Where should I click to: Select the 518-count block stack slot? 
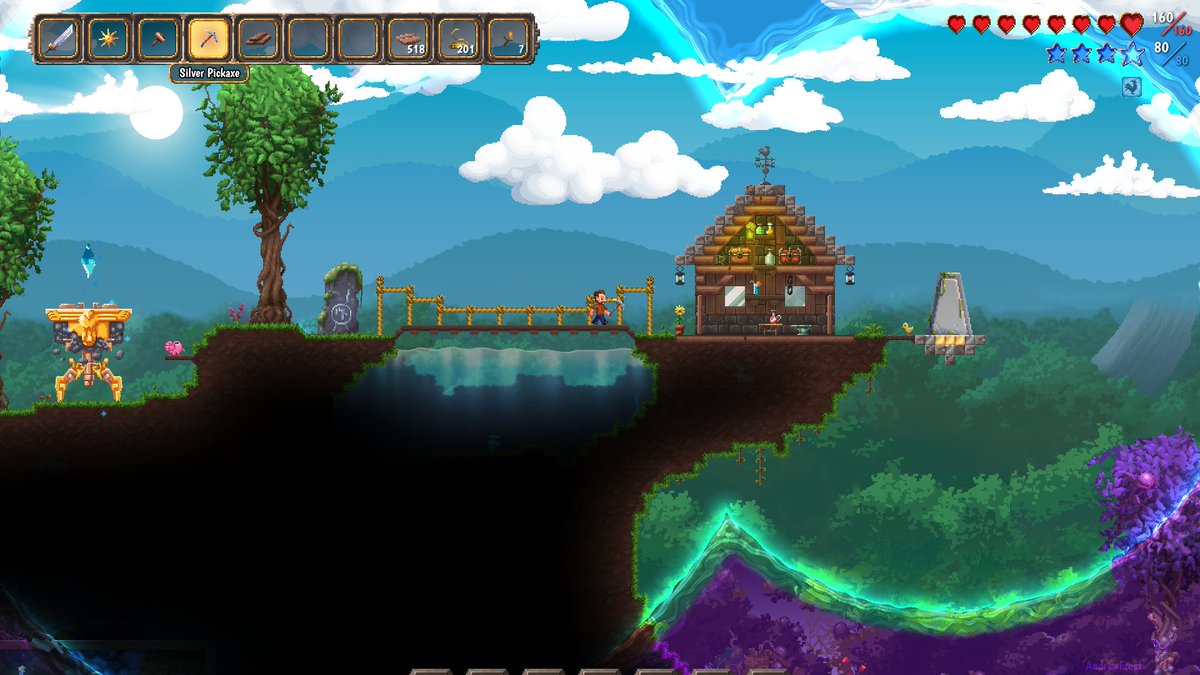point(409,40)
